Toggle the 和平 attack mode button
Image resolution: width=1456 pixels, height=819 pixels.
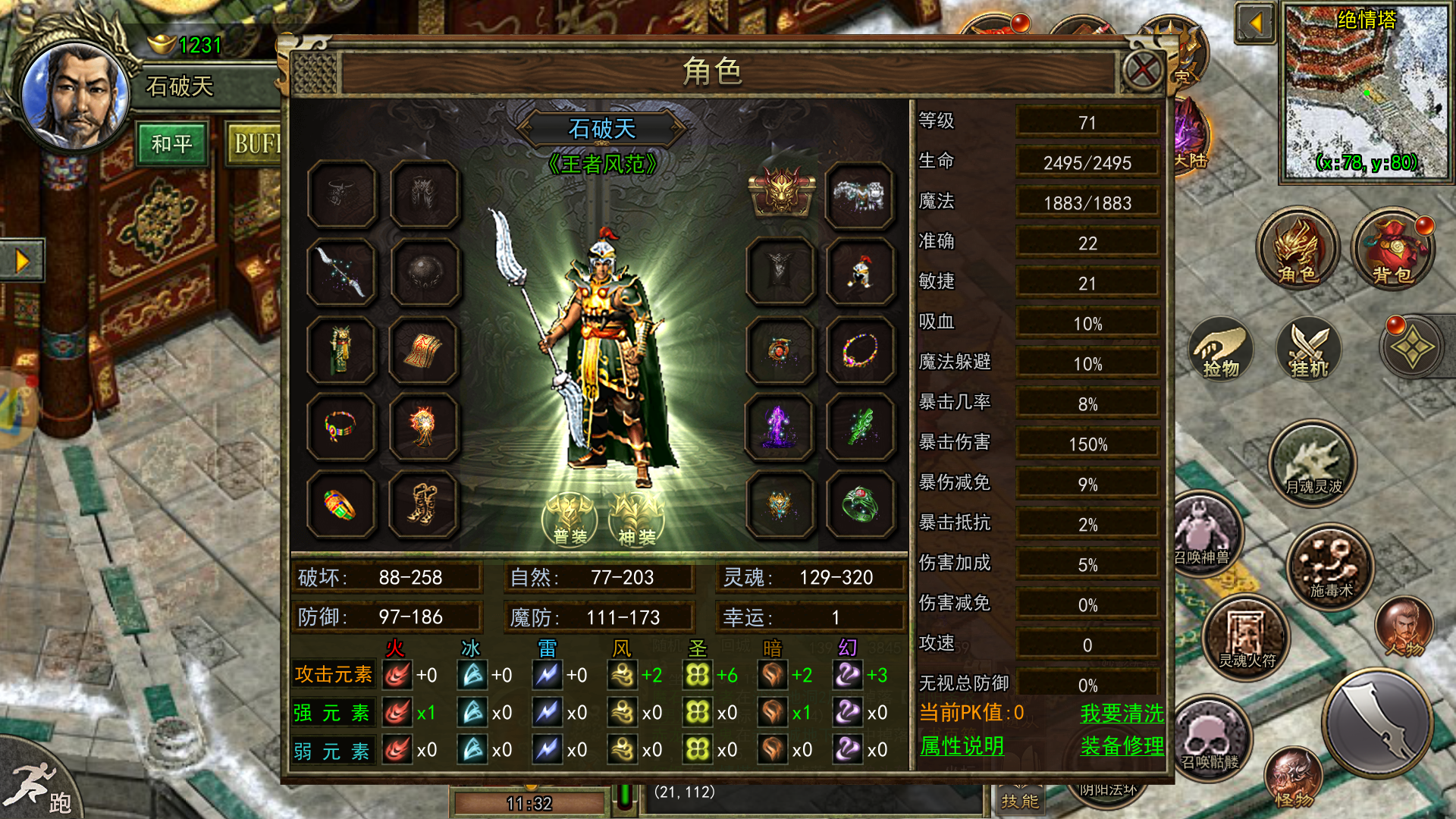(172, 144)
